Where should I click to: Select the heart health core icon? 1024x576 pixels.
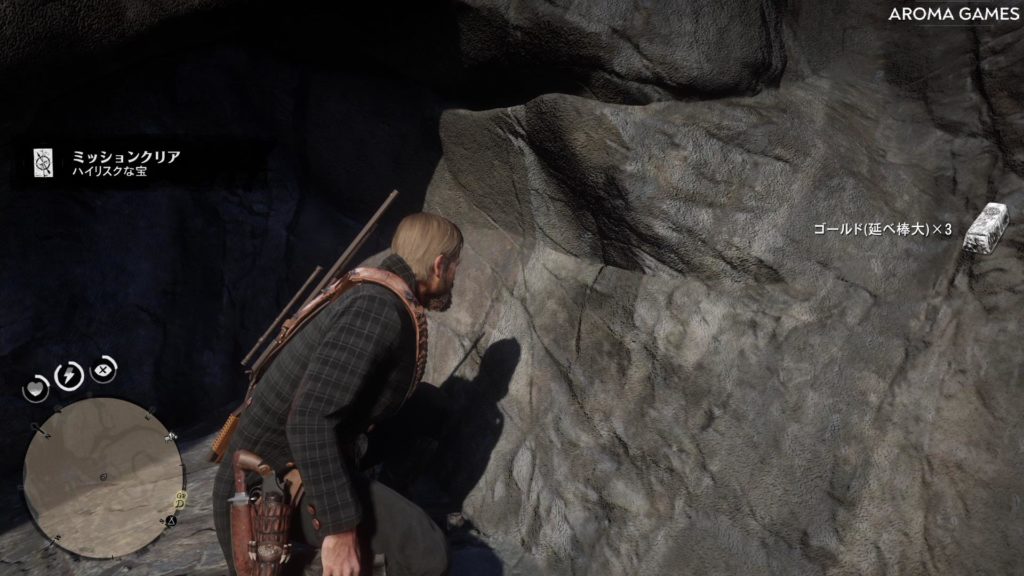click(37, 386)
